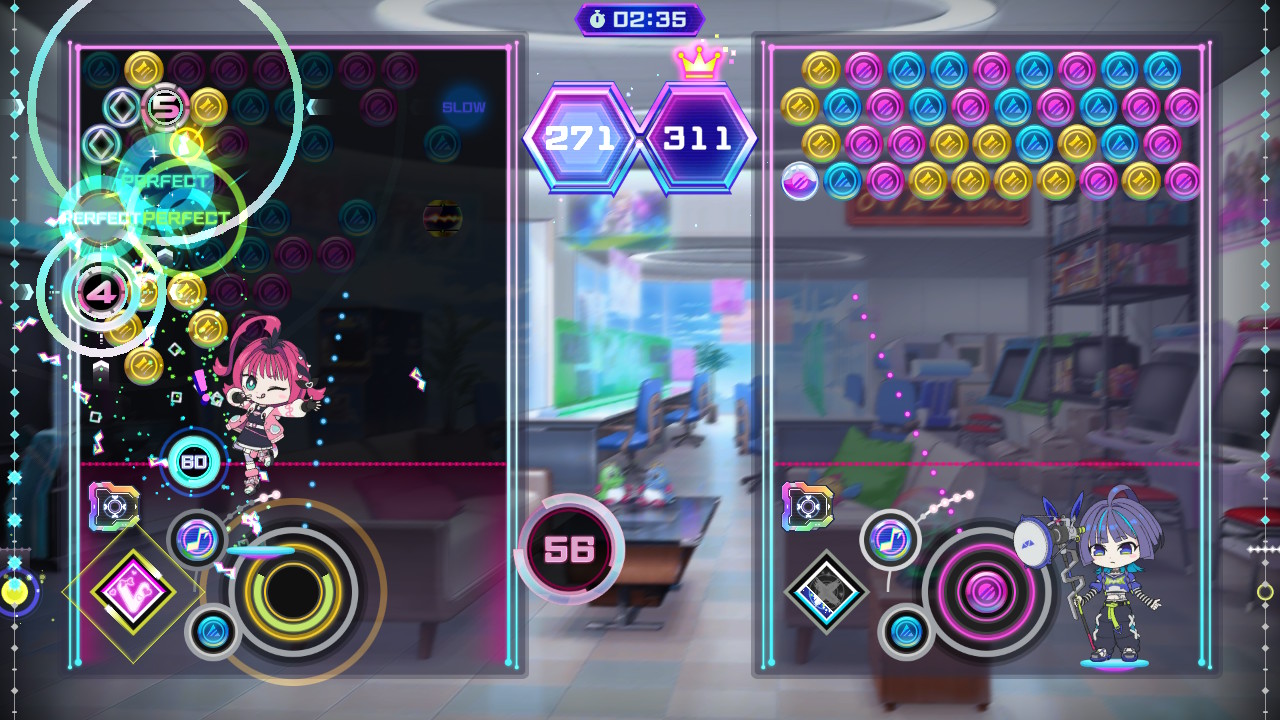The height and width of the screenshot is (720, 1280).
Task: Click the glowing 60 combo circle
Action: click(196, 462)
